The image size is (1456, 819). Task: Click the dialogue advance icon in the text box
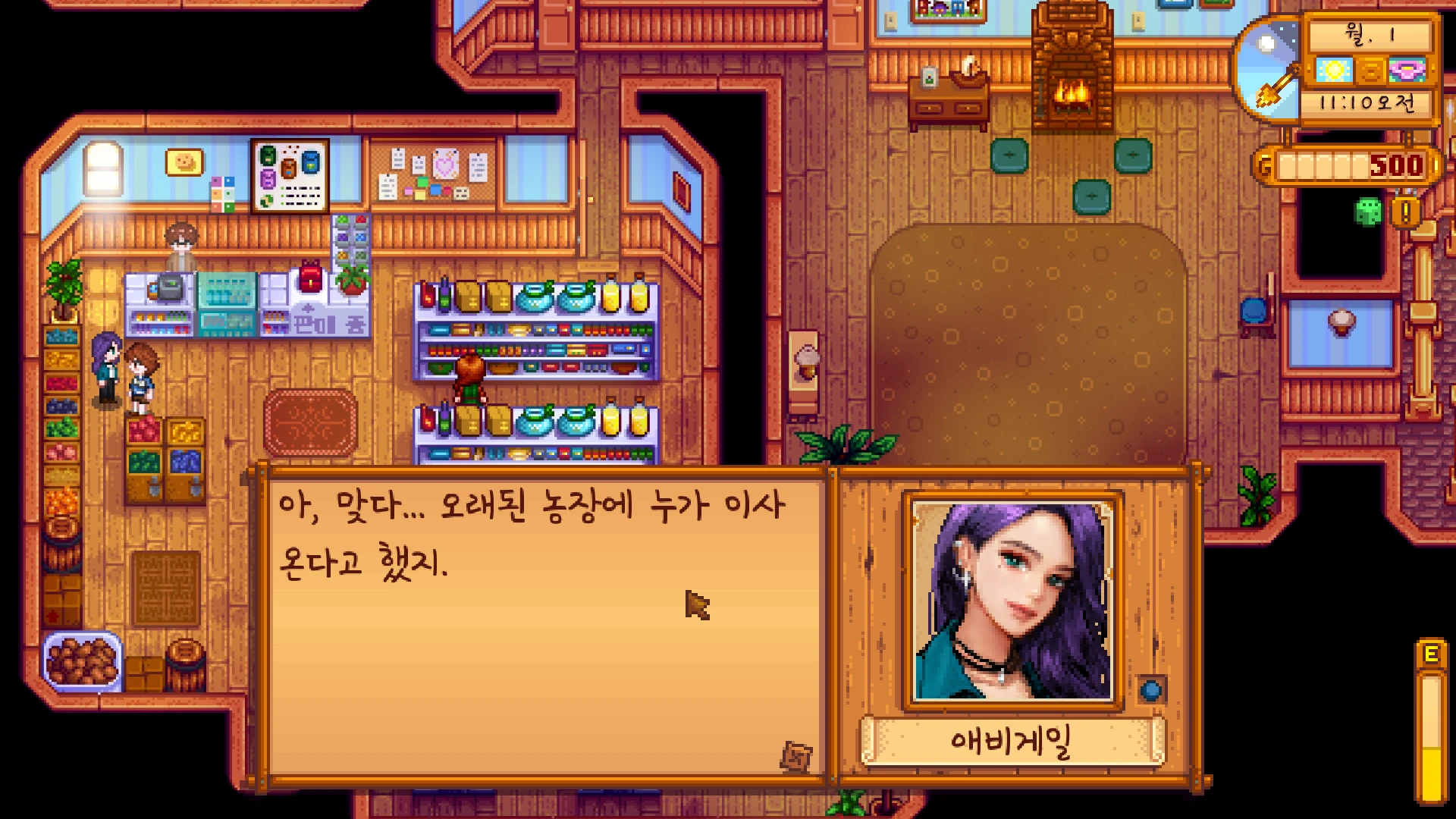795,756
